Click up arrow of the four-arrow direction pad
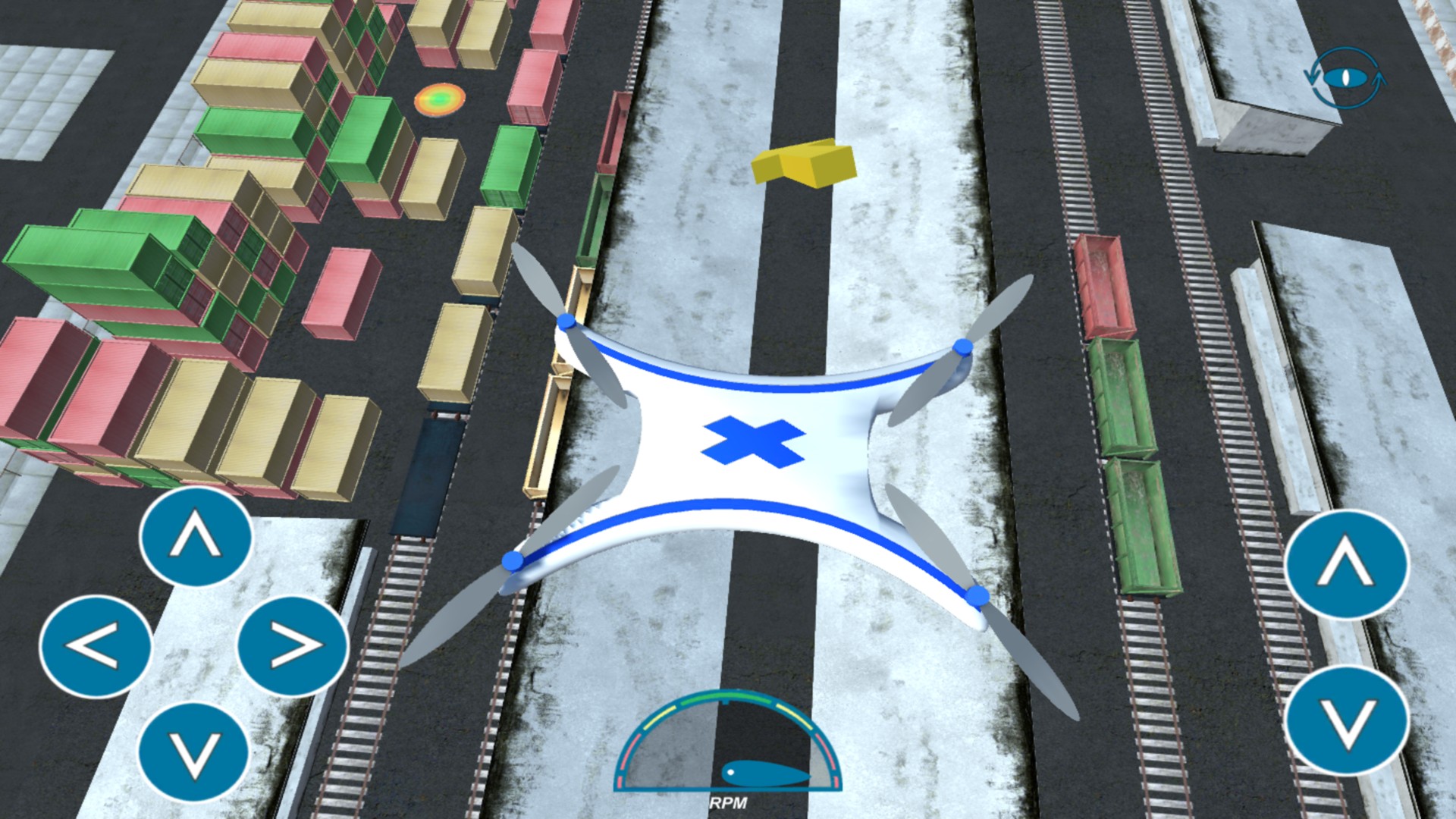 [x=196, y=537]
